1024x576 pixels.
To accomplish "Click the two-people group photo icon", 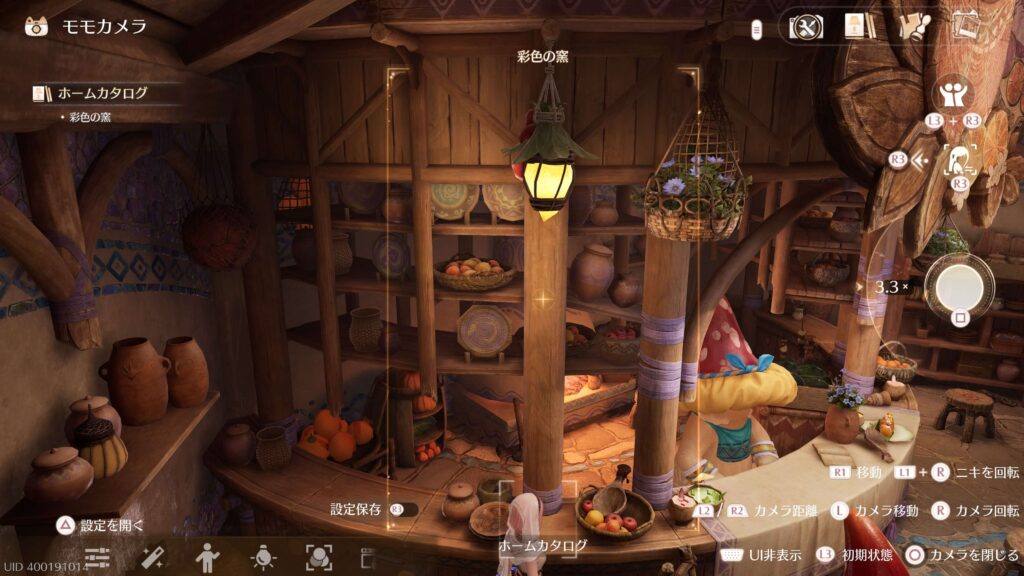I will pyautogui.click(x=953, y=96).
